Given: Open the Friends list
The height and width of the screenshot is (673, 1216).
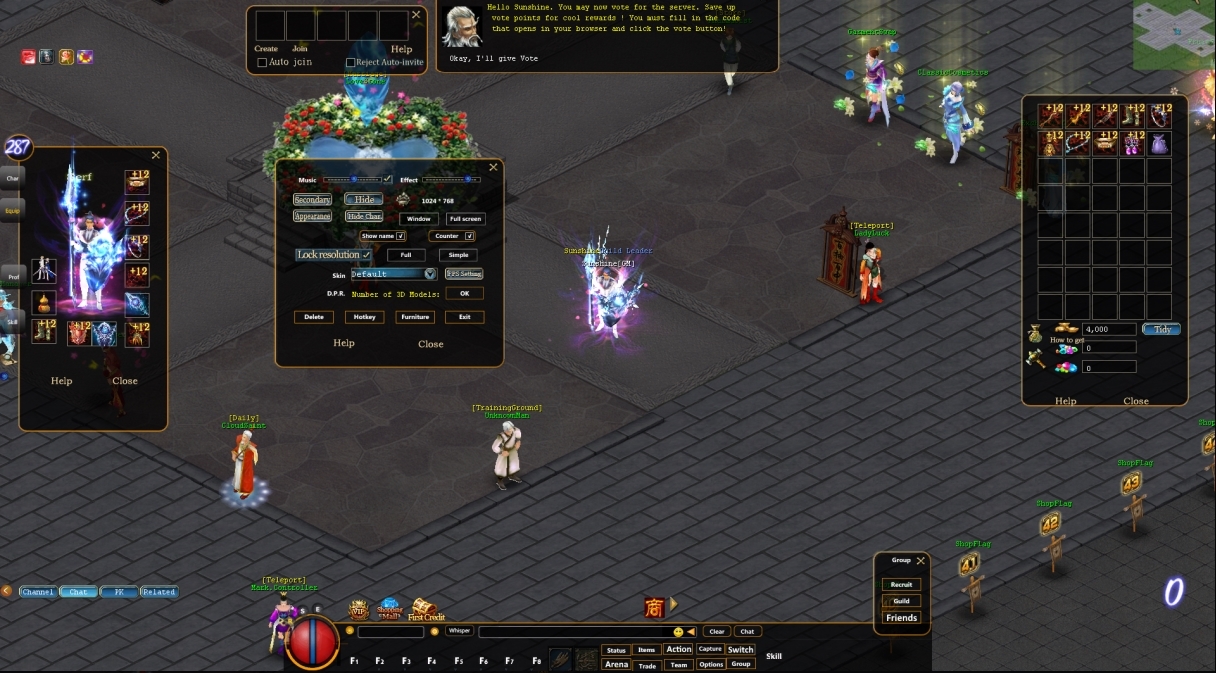Looking at the screenshot, I should (x=901, y=618).
